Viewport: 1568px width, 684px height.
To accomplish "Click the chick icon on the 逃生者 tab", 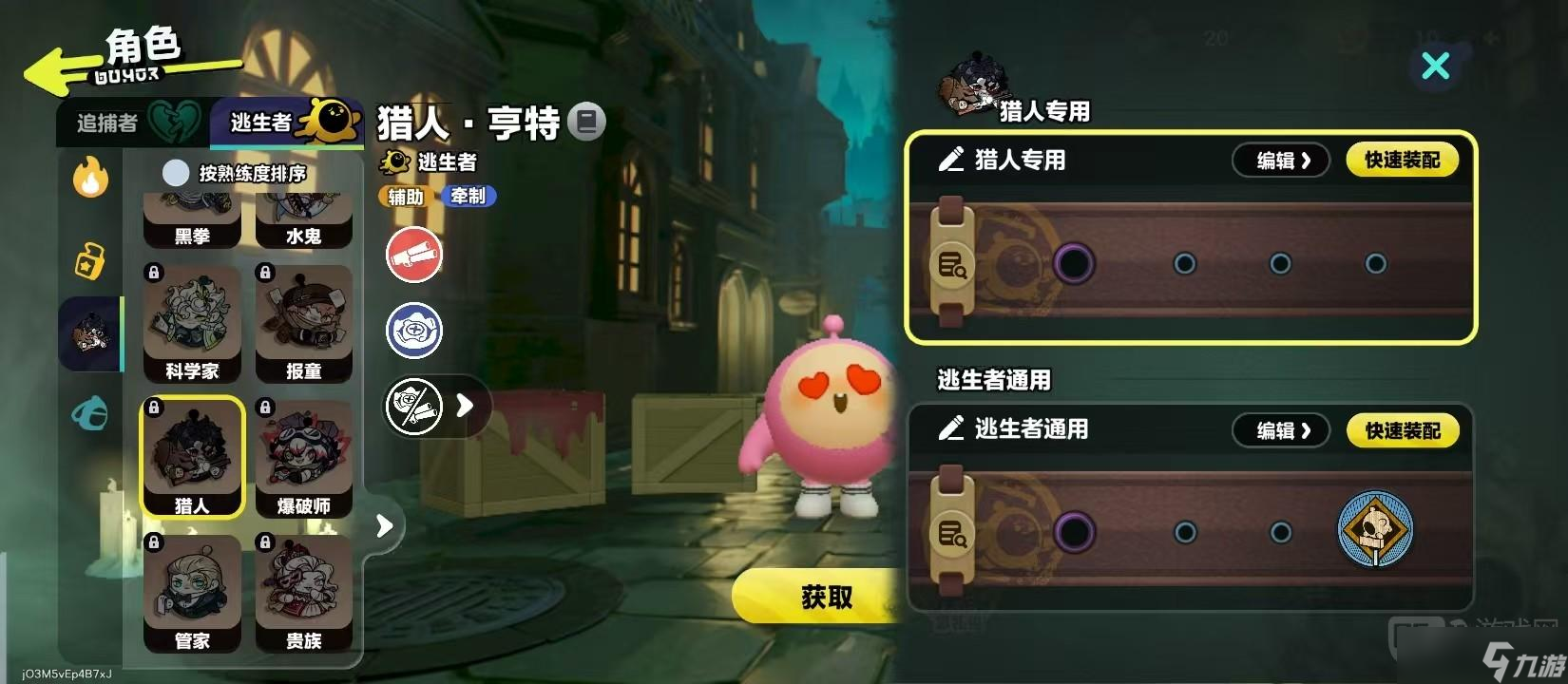I will point(332,117).
